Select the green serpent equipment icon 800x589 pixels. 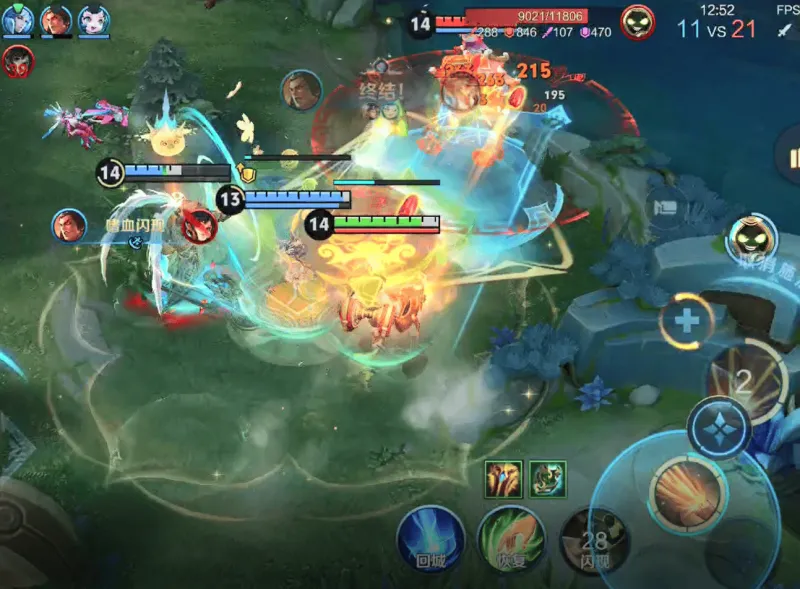click(547, 478)
